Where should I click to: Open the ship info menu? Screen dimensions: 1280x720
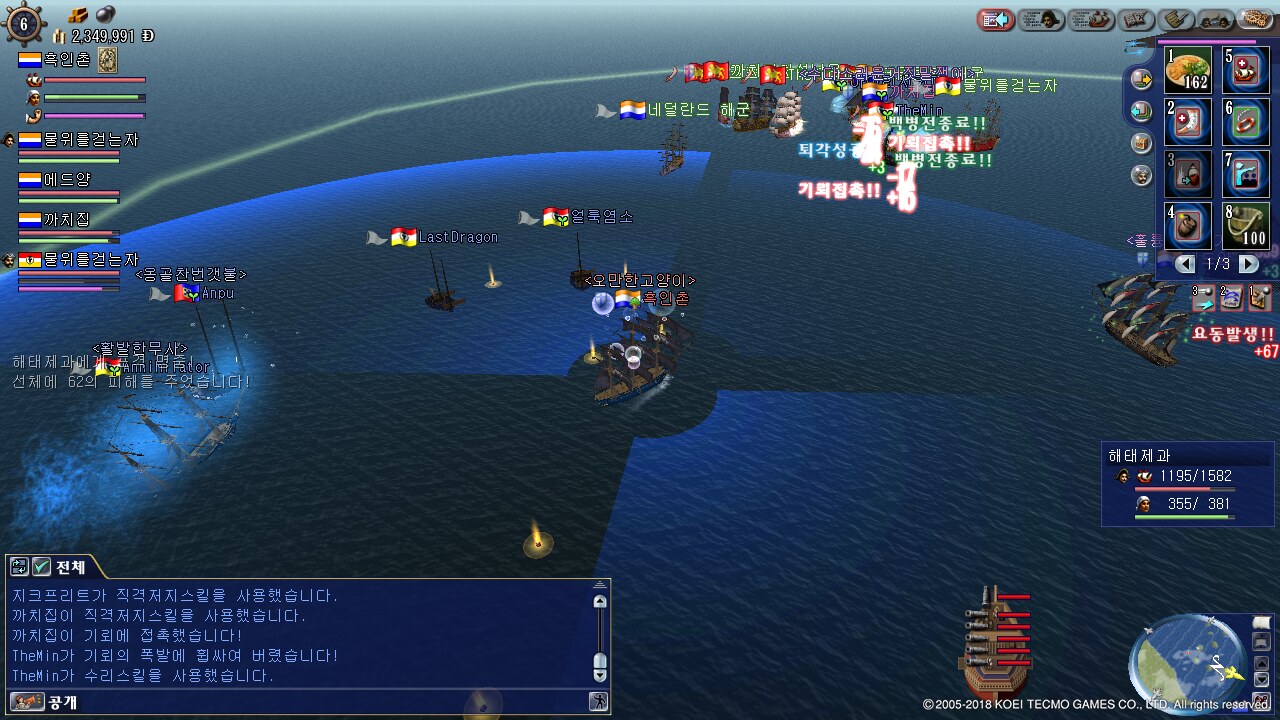[1091, 19]
